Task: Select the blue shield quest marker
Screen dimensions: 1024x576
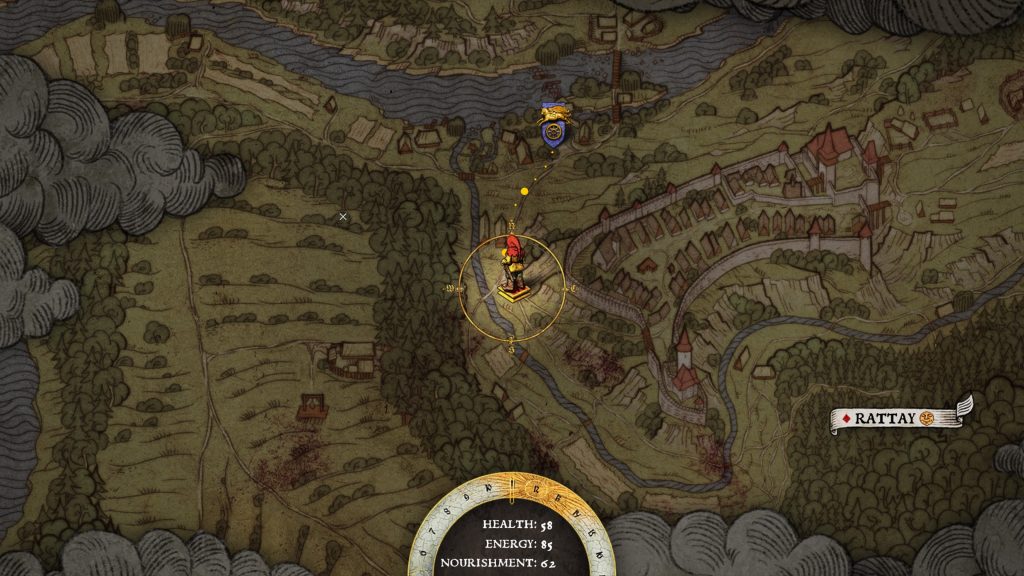Action: click(x=550, y=129)
